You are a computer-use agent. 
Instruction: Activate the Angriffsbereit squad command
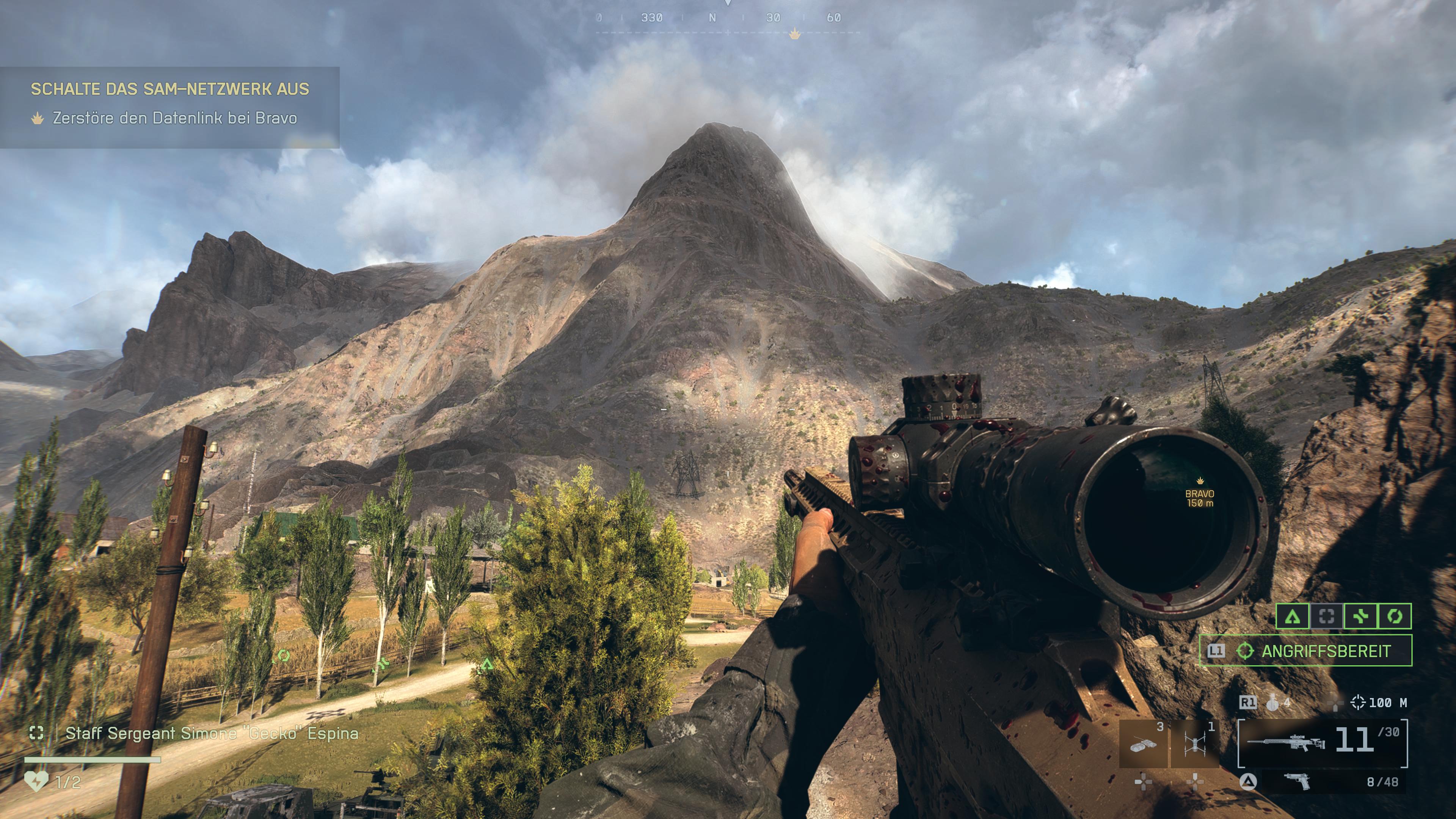[x=1305, y=651]
